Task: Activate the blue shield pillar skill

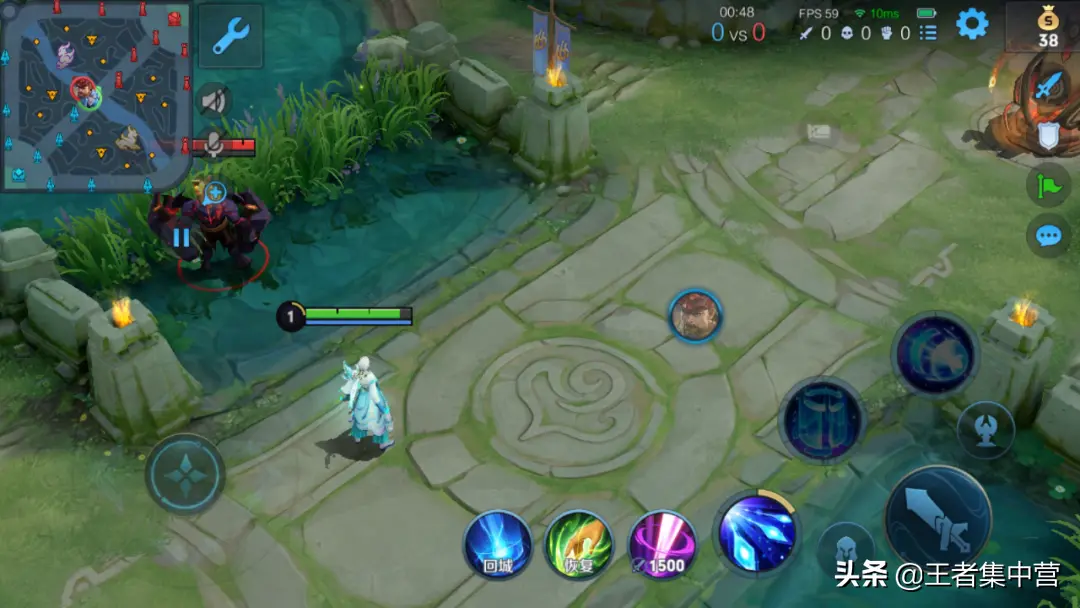Action: tap(822, 420)
